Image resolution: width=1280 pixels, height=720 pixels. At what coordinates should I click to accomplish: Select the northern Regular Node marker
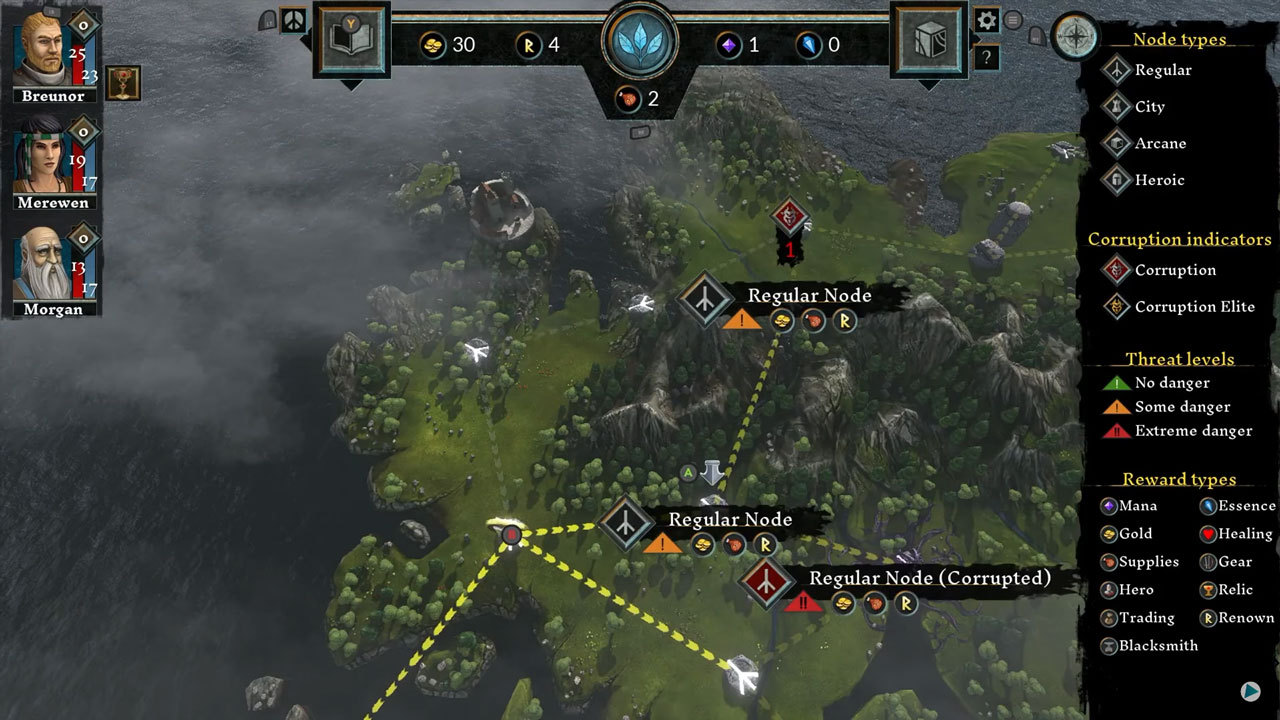click(x=707, y=299)
